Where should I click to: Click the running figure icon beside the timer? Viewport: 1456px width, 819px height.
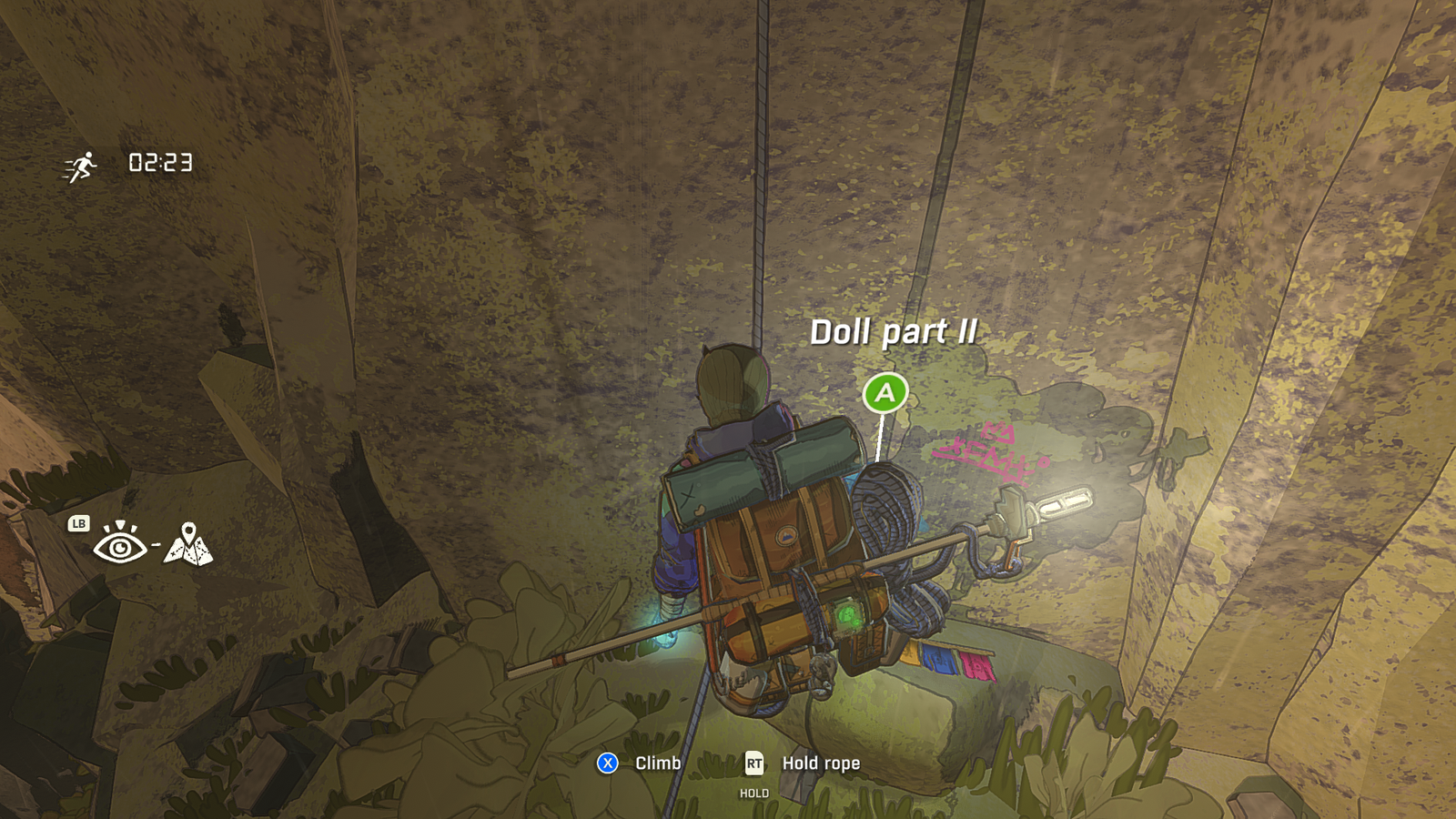81,167
